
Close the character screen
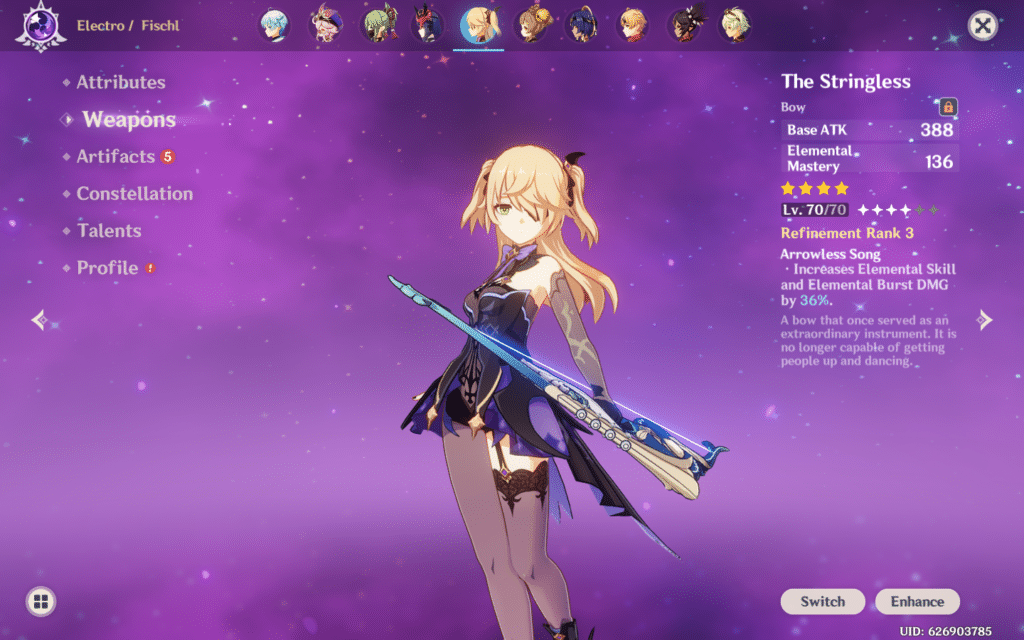point(983,26)
